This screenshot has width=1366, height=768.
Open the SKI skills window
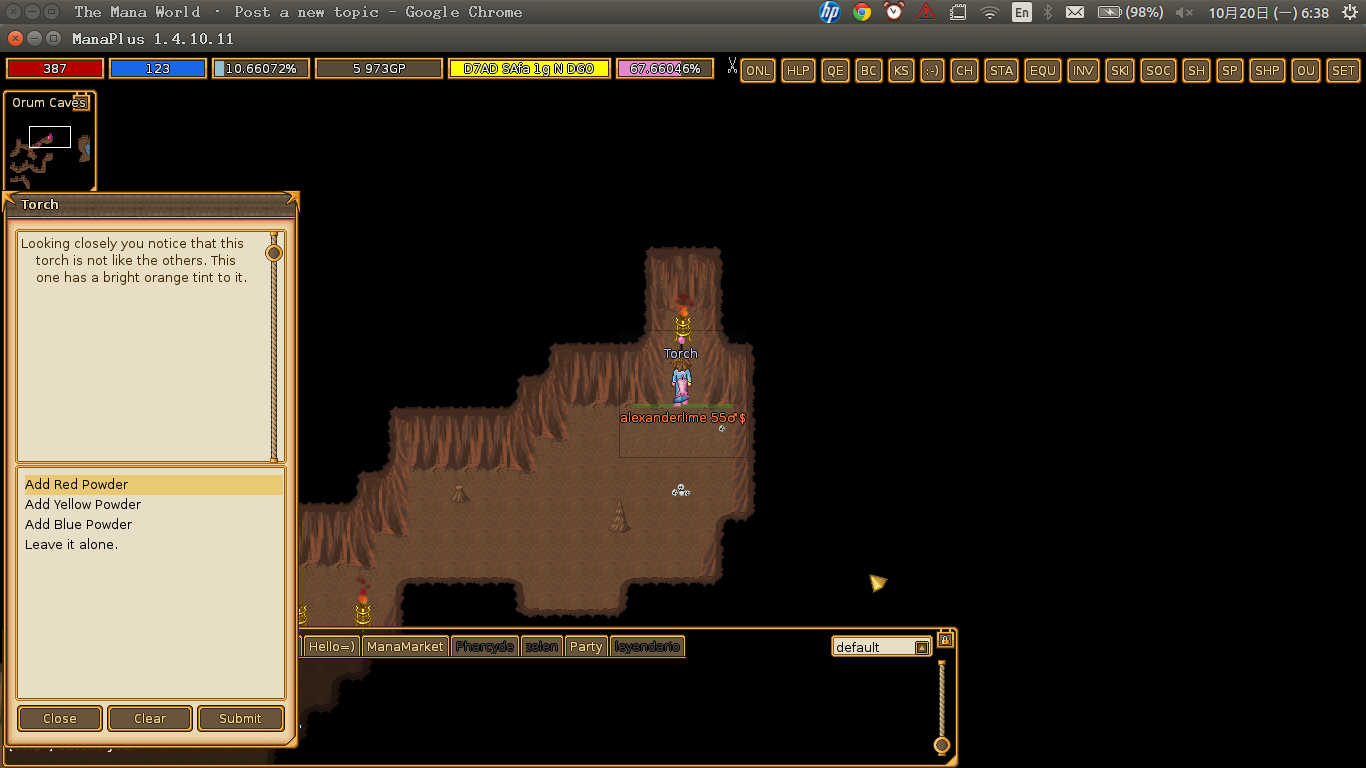[1119, 70]
